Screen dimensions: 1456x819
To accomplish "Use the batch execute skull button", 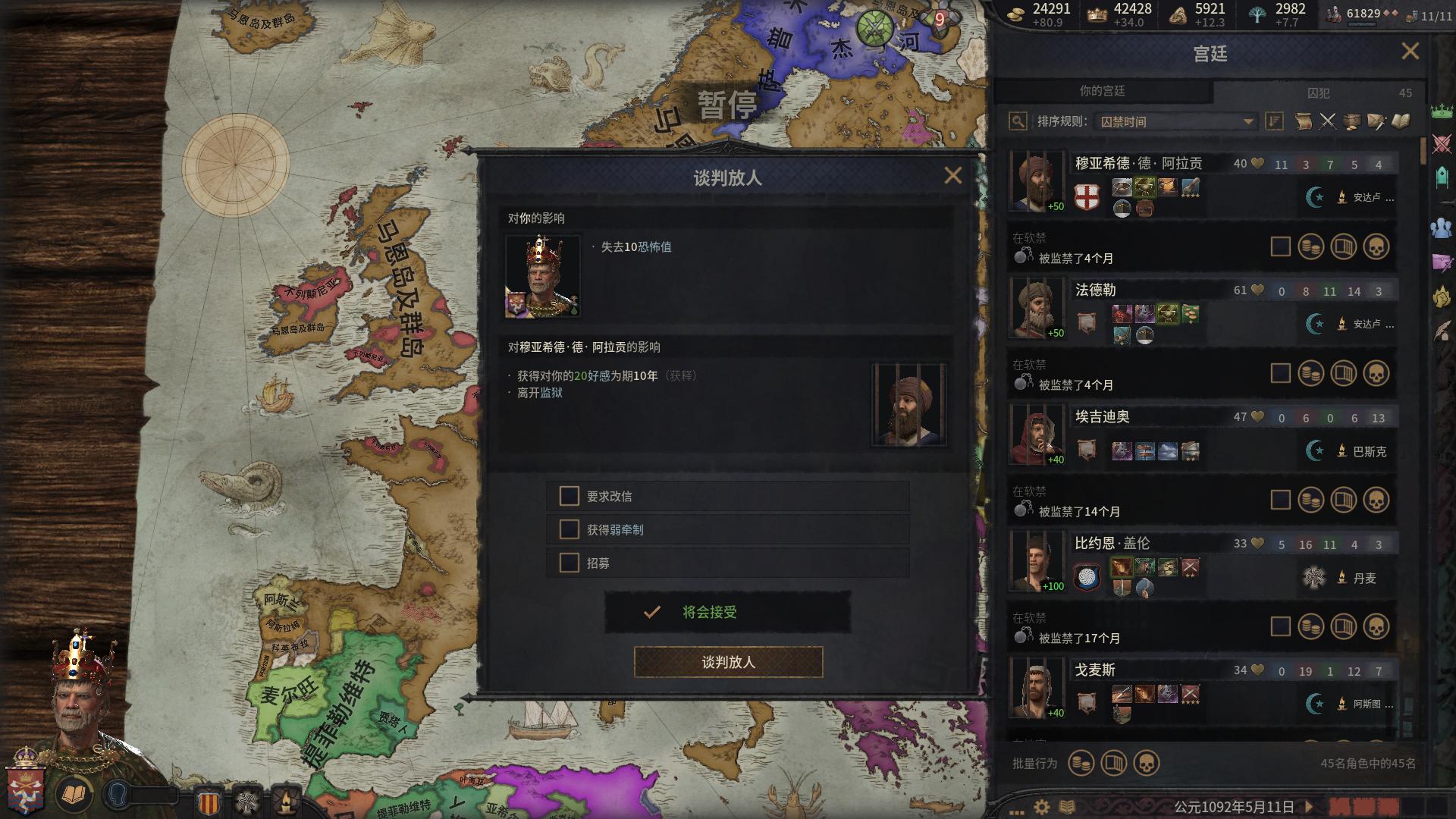I will (1146, 763).
